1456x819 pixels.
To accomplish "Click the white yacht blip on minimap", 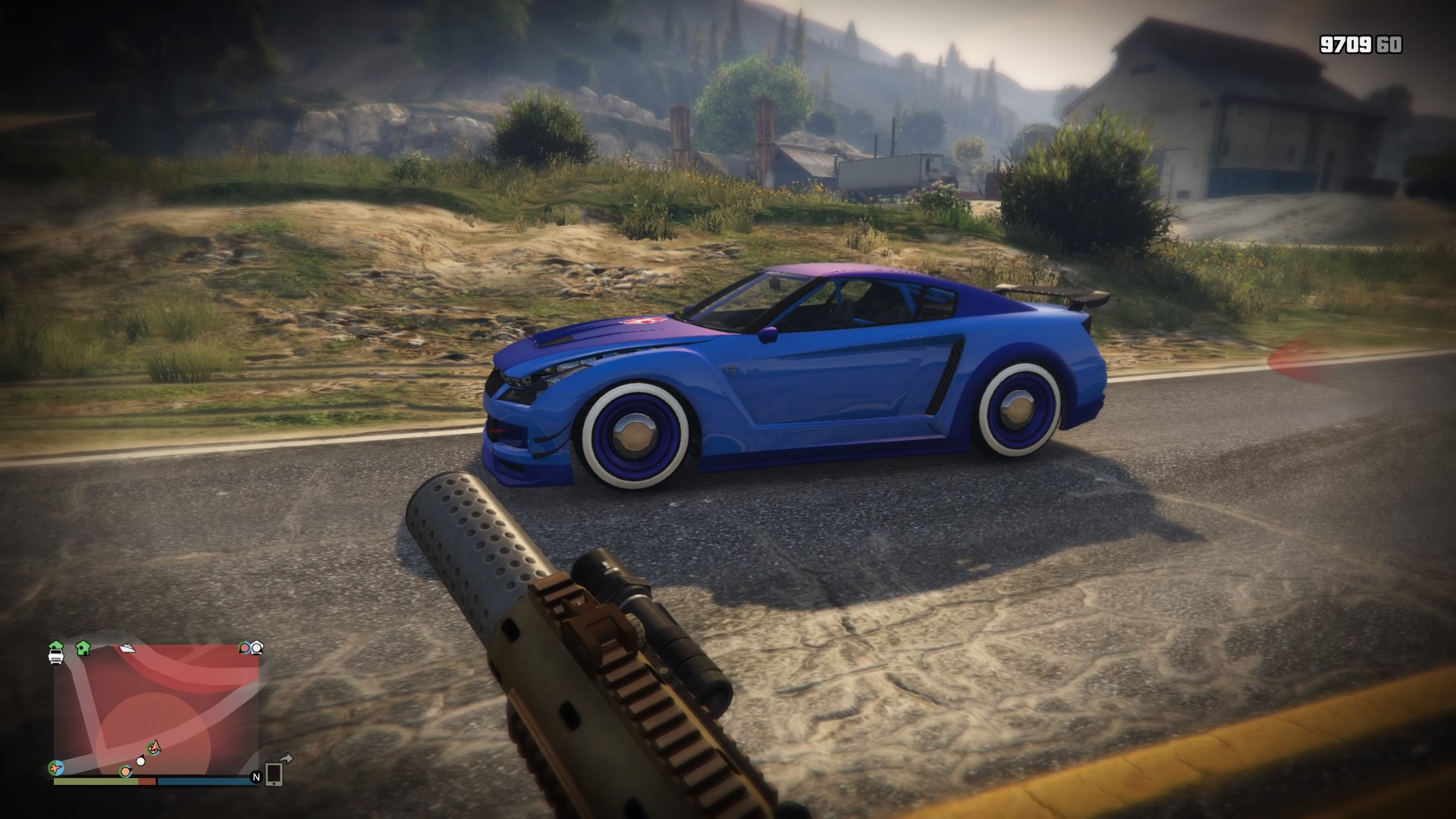I will point(127,648).
